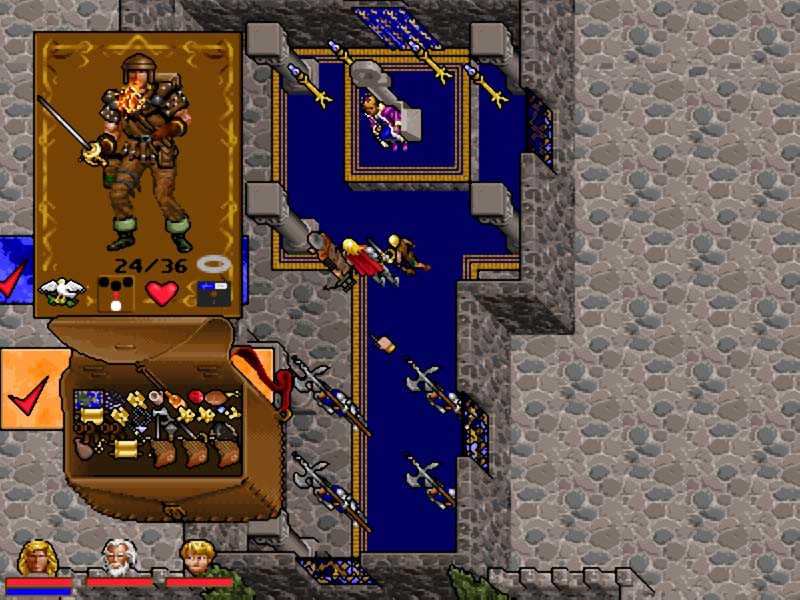
Task: Pick the red gem in the backpack
Action: [x=196, y=397]
